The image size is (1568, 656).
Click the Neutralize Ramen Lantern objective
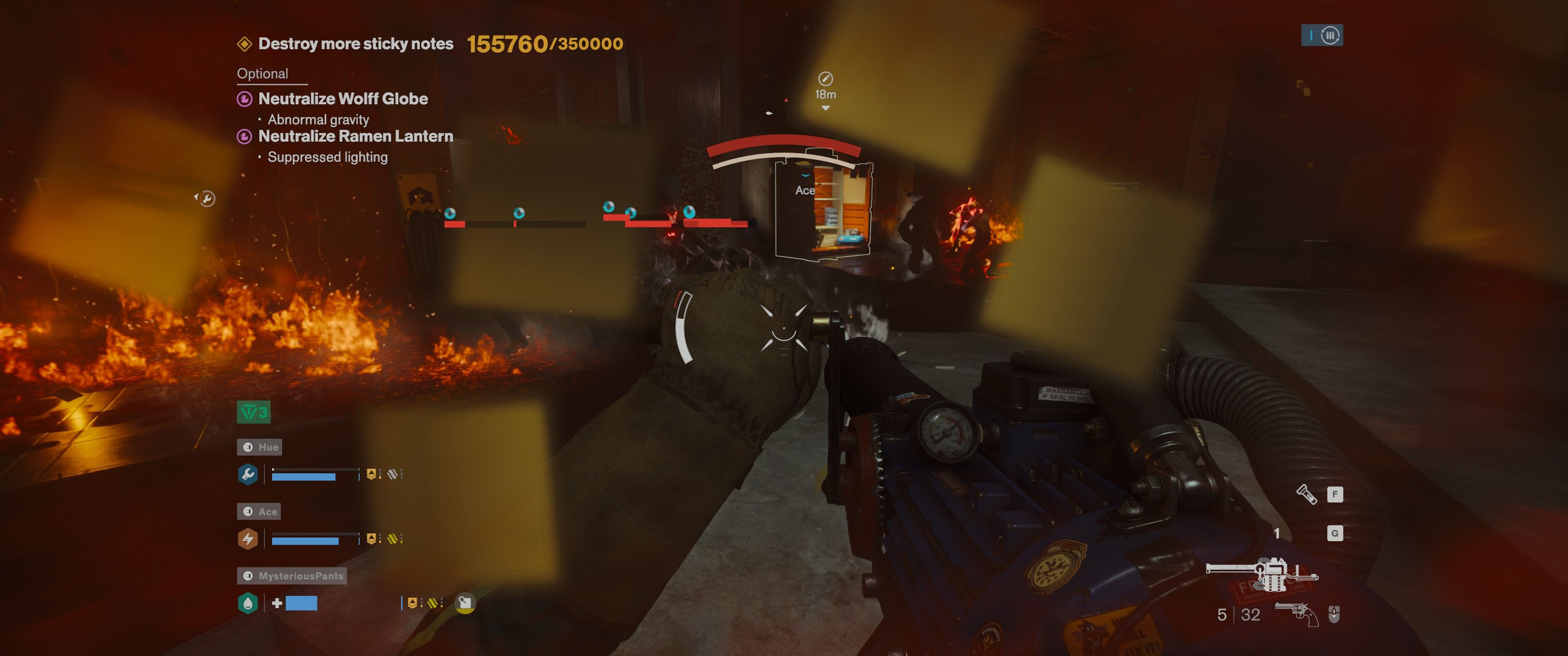(356, 136)
